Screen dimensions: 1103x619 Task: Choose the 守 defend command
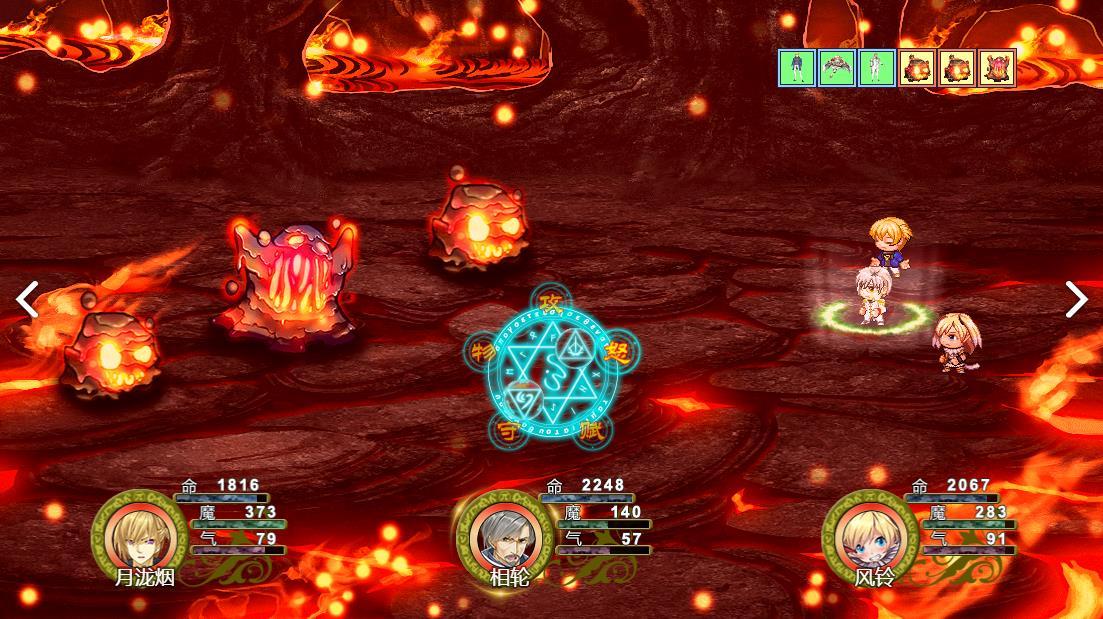(505, 432)
